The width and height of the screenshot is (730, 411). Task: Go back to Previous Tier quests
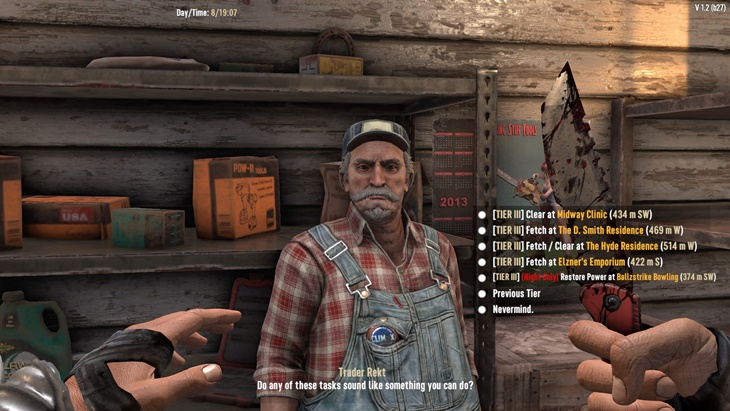point(516,294)
